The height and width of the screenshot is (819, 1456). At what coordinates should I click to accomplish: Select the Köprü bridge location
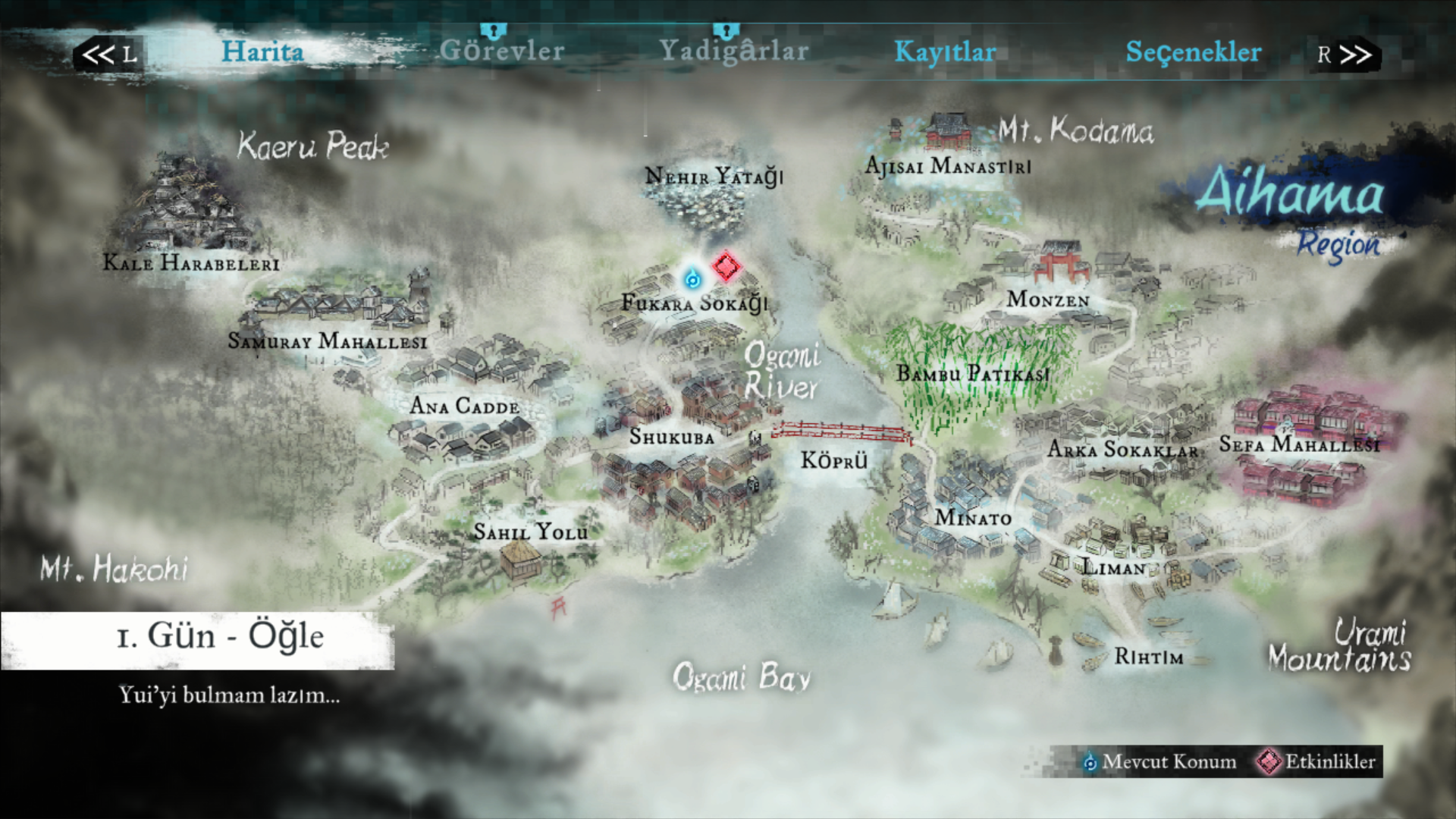coord(834,460)
